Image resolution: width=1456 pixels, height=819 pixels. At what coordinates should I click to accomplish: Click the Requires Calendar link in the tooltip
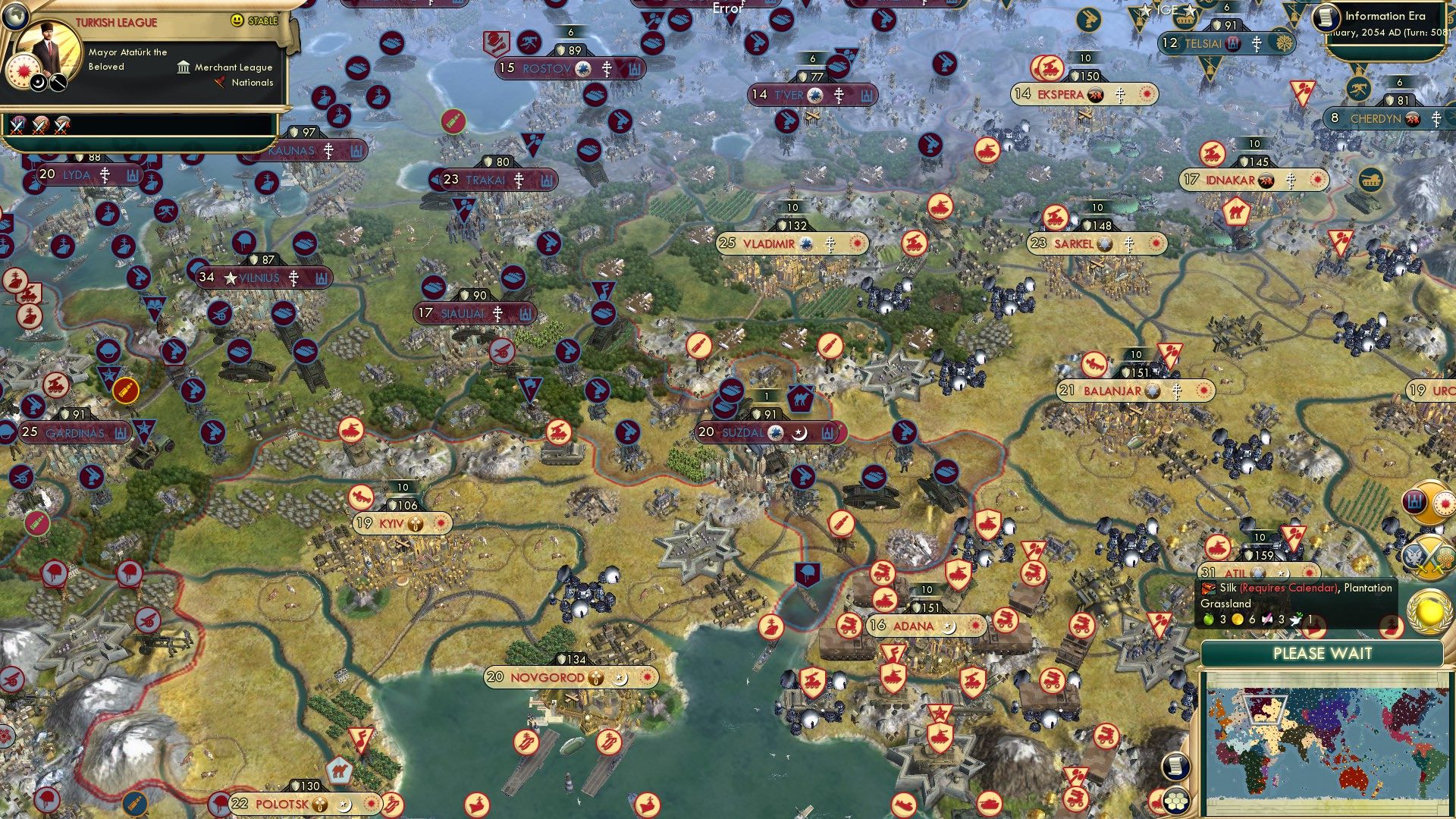pos(1289,590)
